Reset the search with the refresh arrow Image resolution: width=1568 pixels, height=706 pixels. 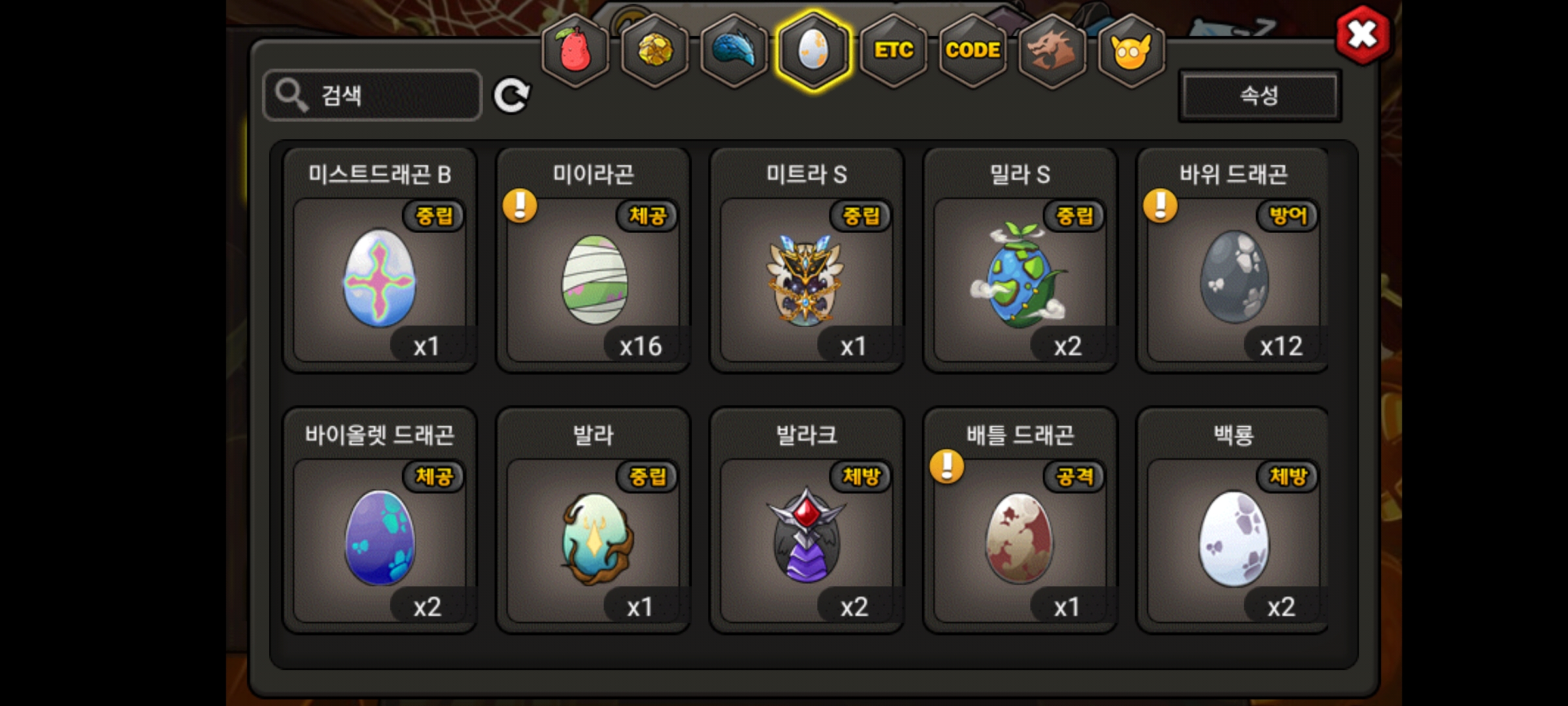(511, 96)
